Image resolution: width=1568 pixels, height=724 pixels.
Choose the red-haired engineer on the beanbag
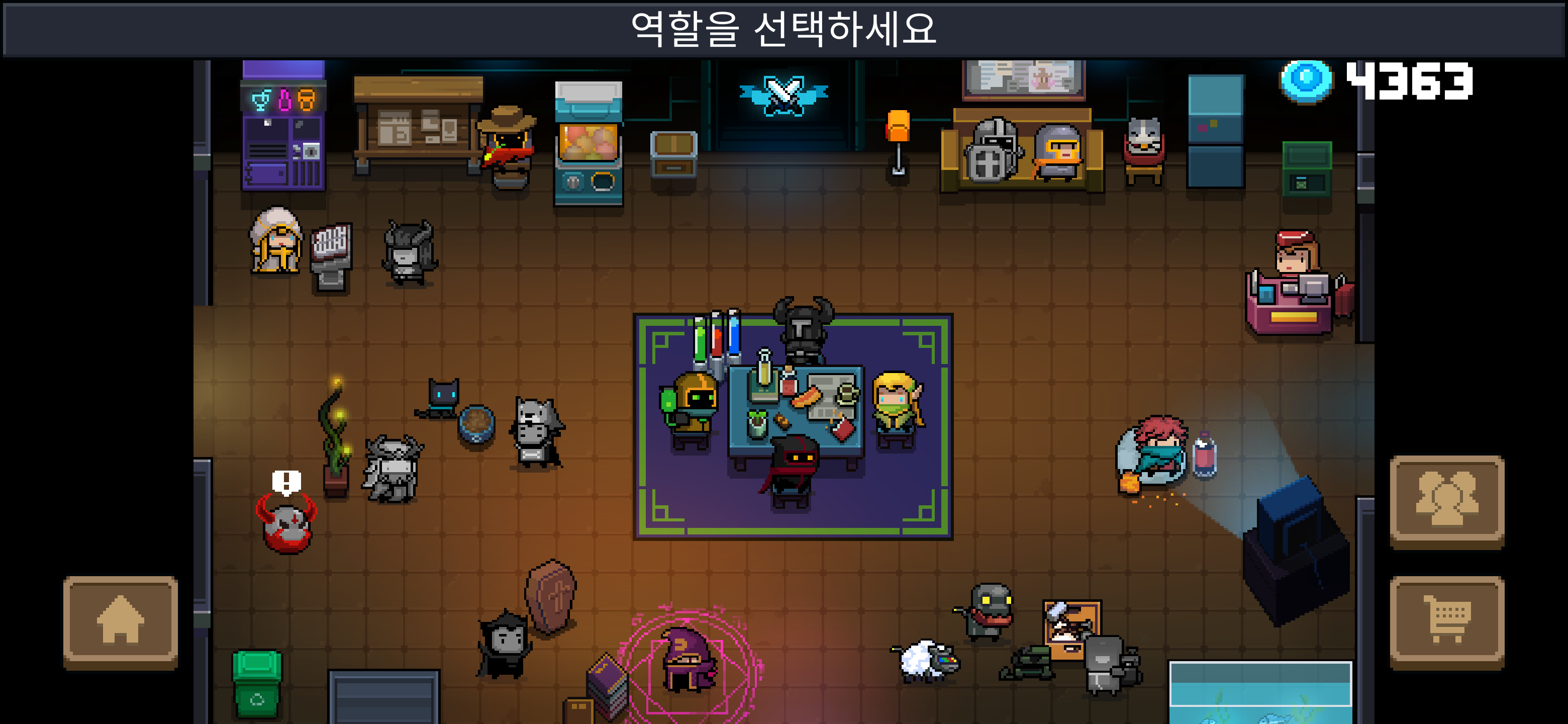(1155, 450)
